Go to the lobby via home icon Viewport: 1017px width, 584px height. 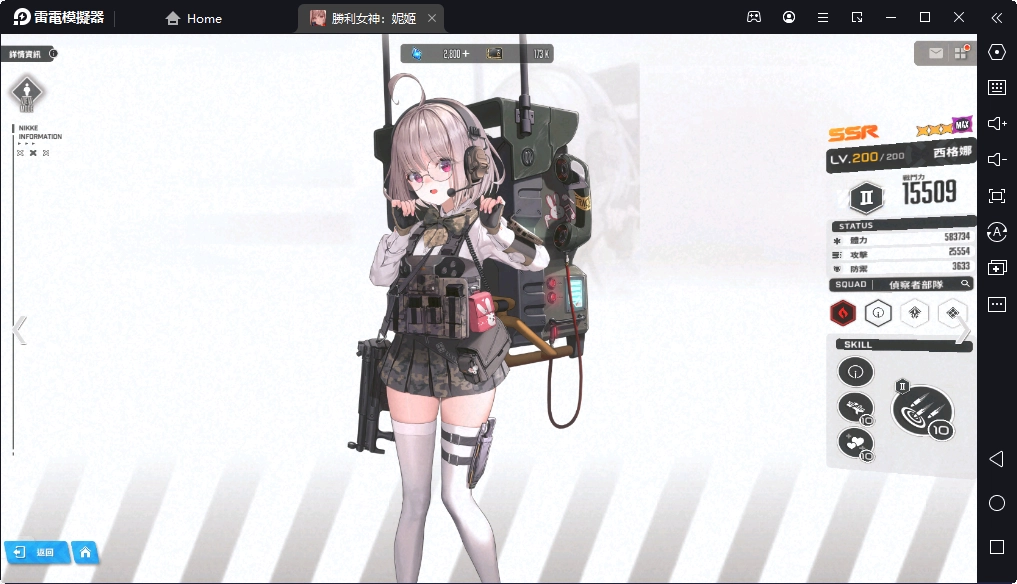point(86,552)
